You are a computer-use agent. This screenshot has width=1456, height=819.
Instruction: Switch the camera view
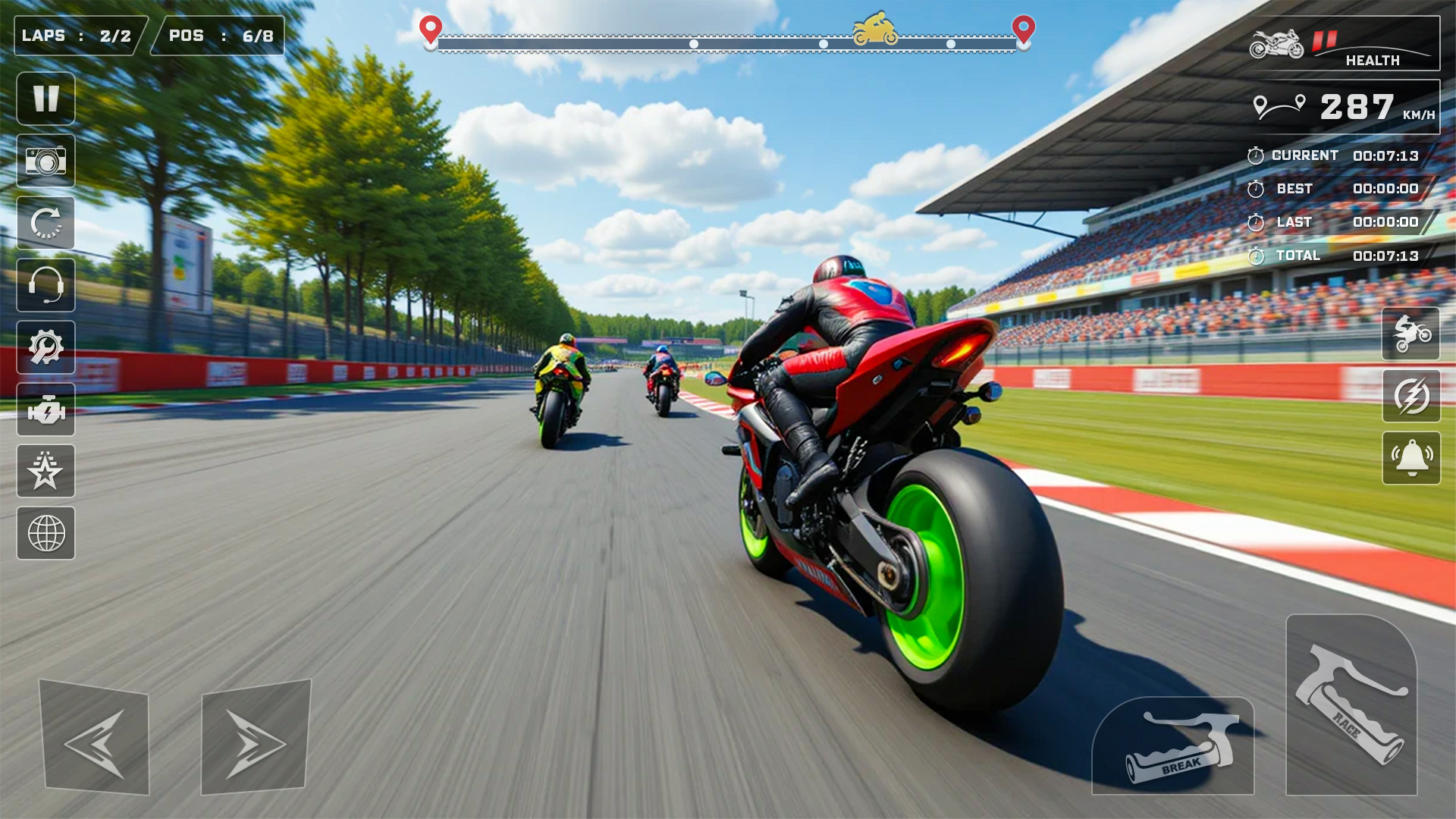(x=45, y=161)
